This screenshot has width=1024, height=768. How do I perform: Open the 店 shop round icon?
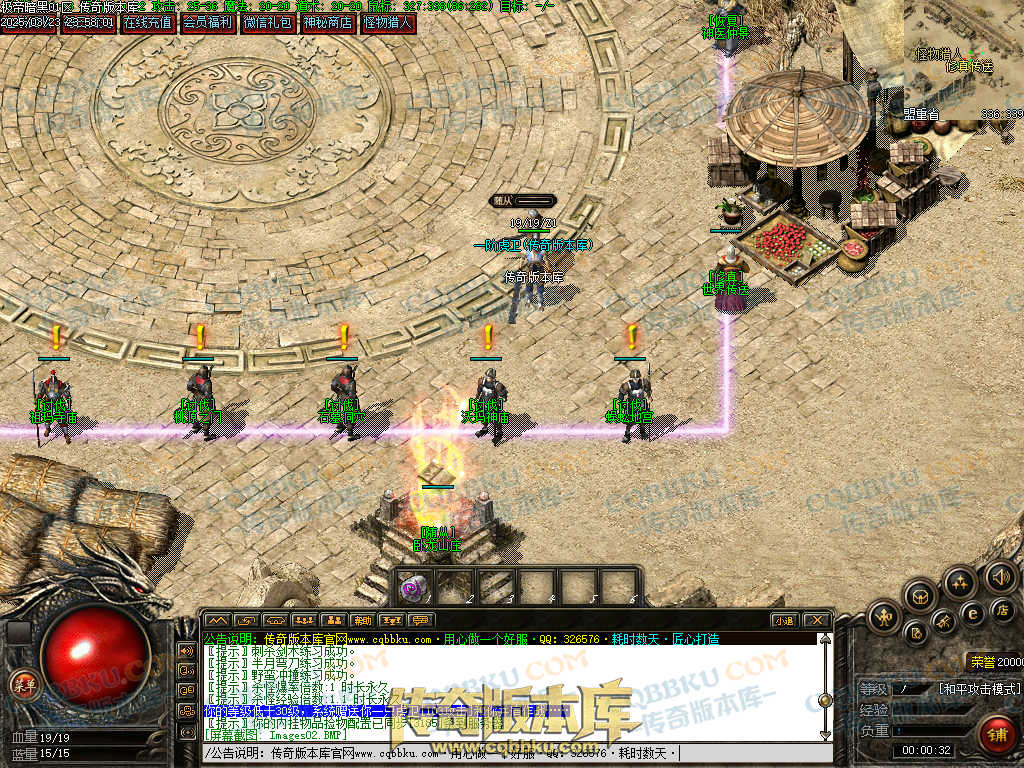pos(1003,609)
